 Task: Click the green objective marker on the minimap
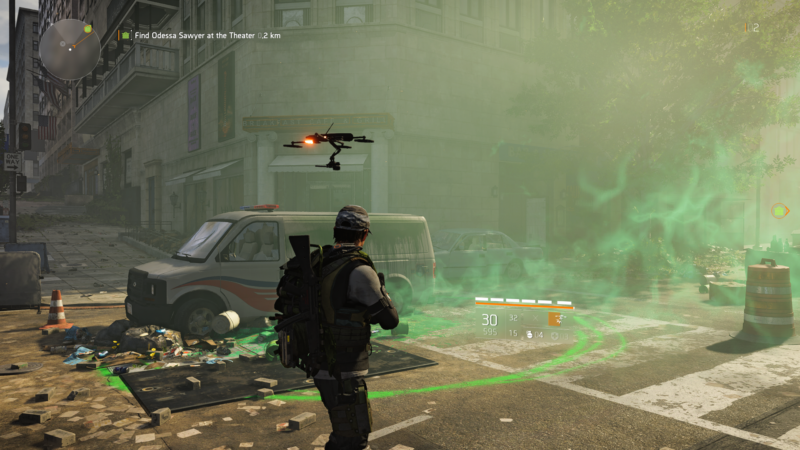(x=87, y=29)
